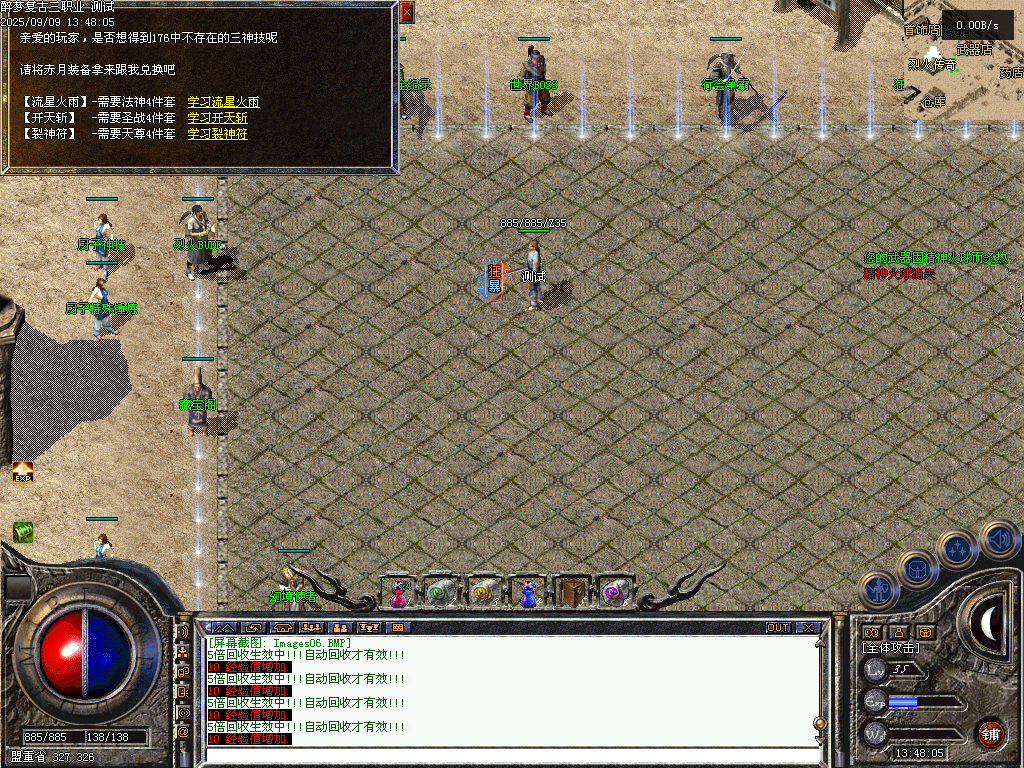Activate the EXP buff icon
Screen dimensions: 1024x768
click(x=22, y=472)
